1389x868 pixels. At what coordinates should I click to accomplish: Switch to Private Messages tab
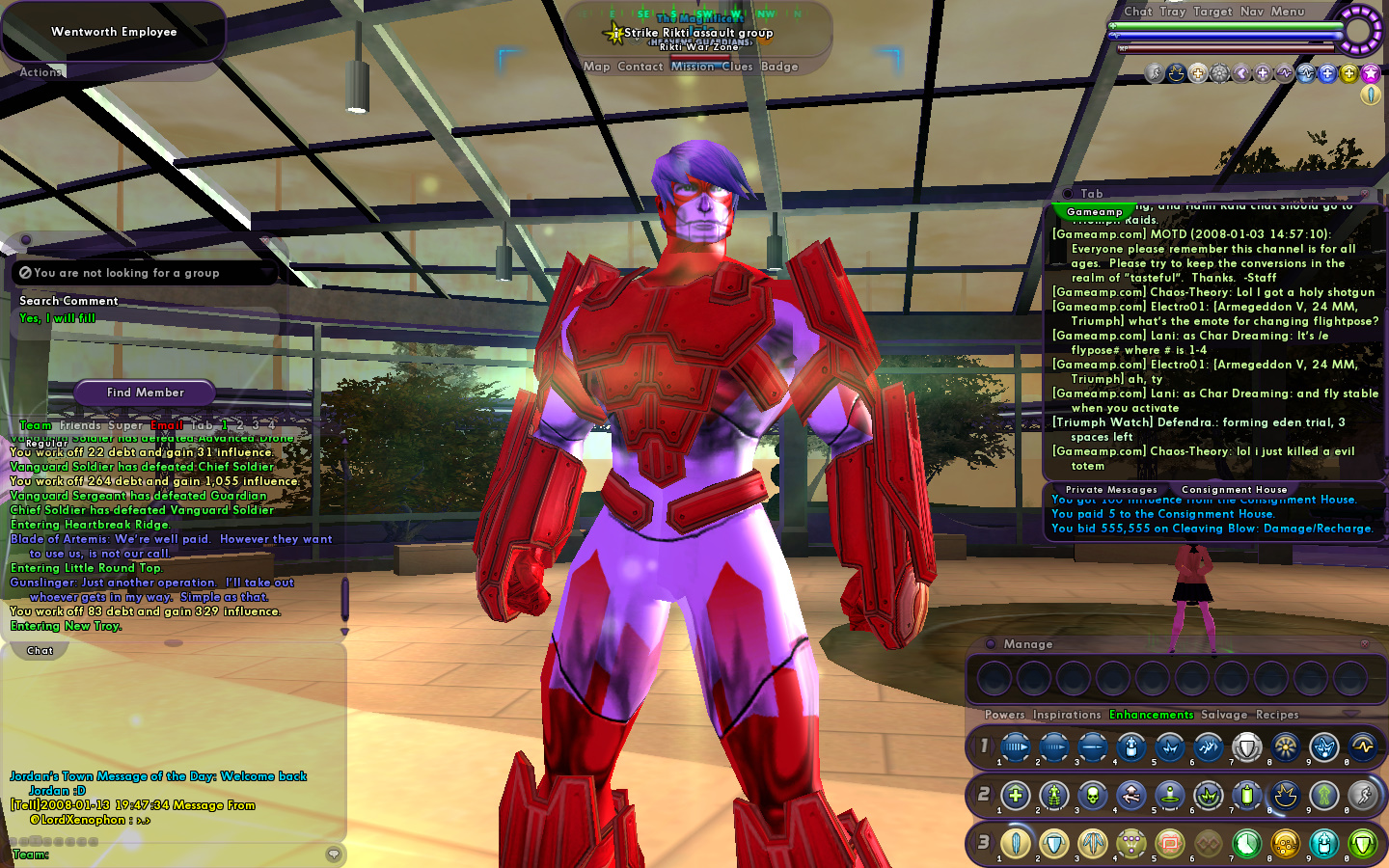1111,490
